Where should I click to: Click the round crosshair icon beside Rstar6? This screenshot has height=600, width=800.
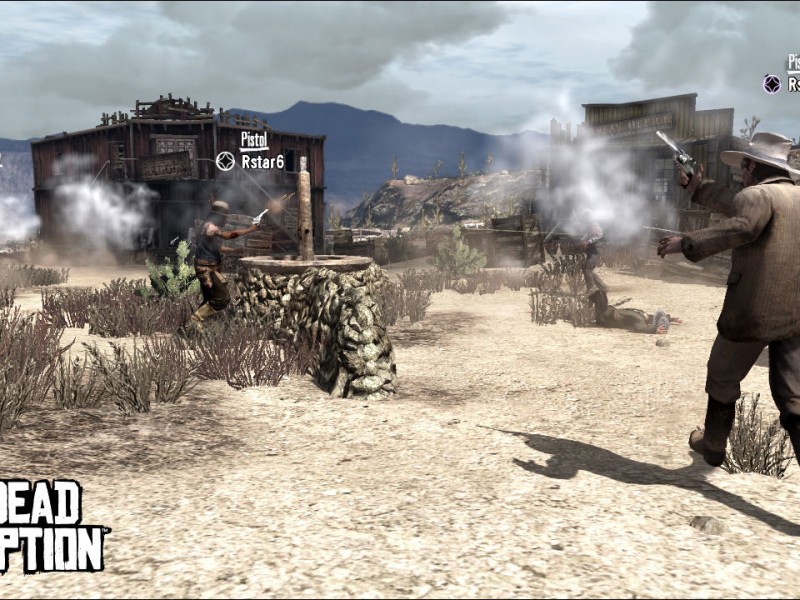226,161
